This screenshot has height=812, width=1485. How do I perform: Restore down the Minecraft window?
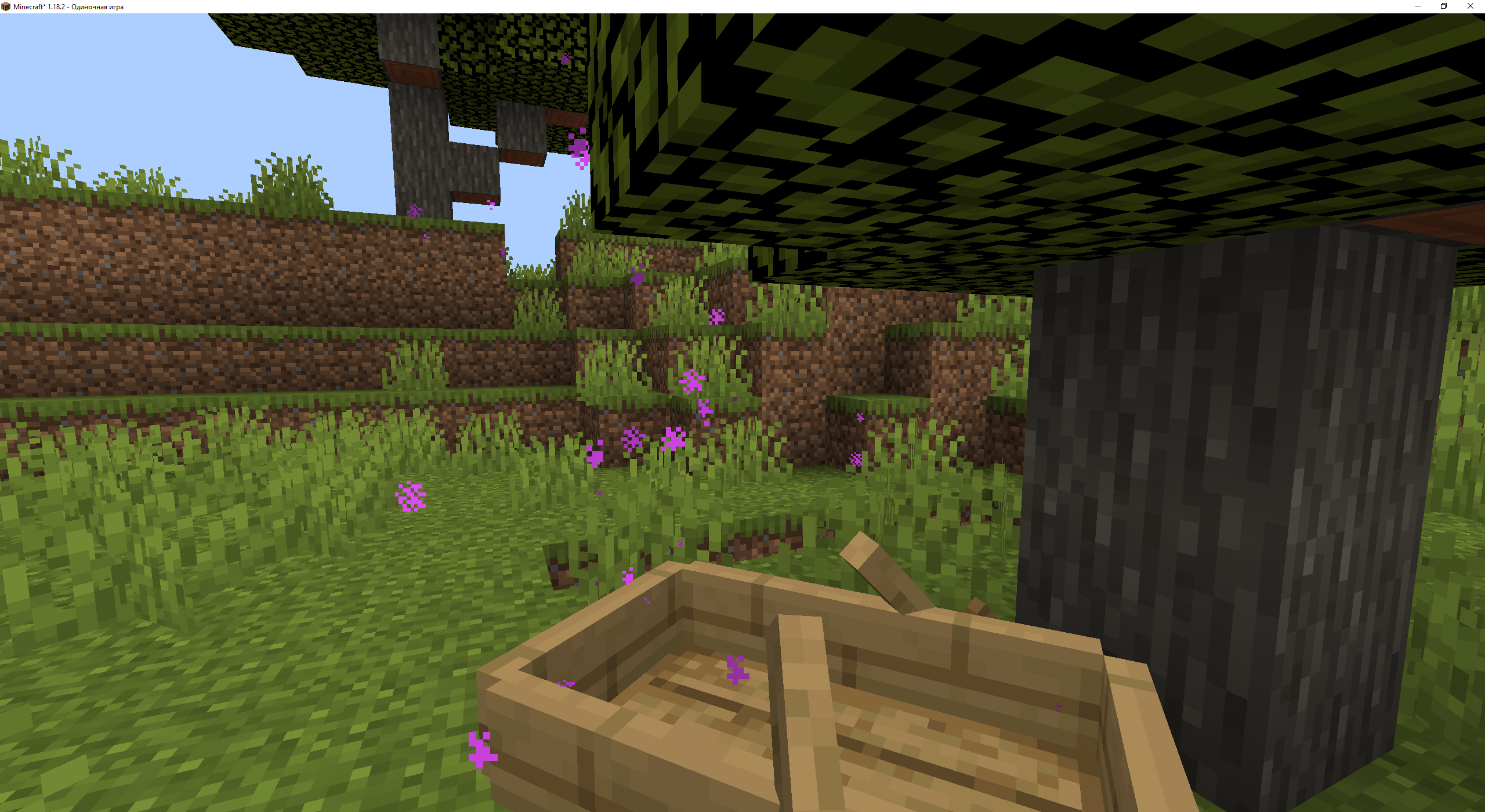pos(1443,6)
